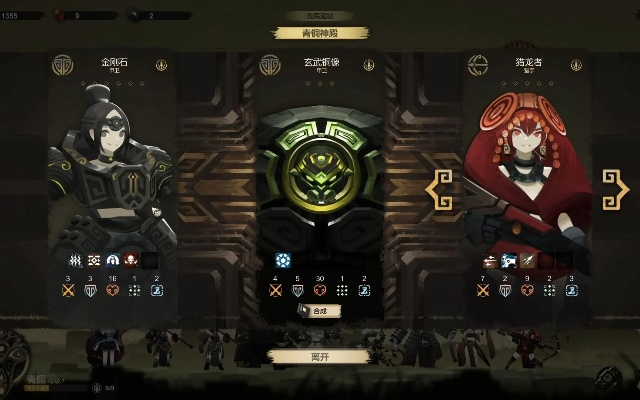Pick the 猎龙者 red-hooded character card
The image size is (640, 400).
pos(525,160)
